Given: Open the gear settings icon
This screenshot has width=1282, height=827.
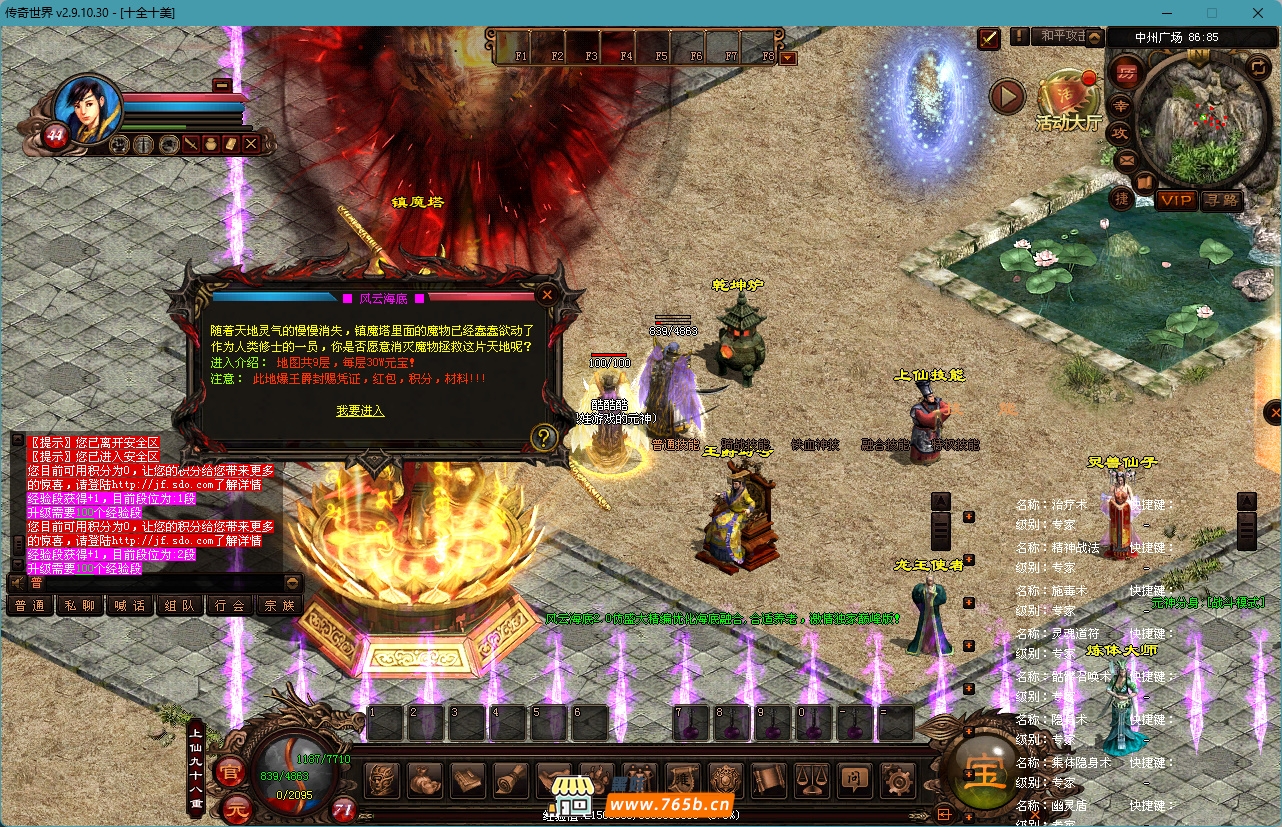Looking at the screenshot, I should click(896, 779).
